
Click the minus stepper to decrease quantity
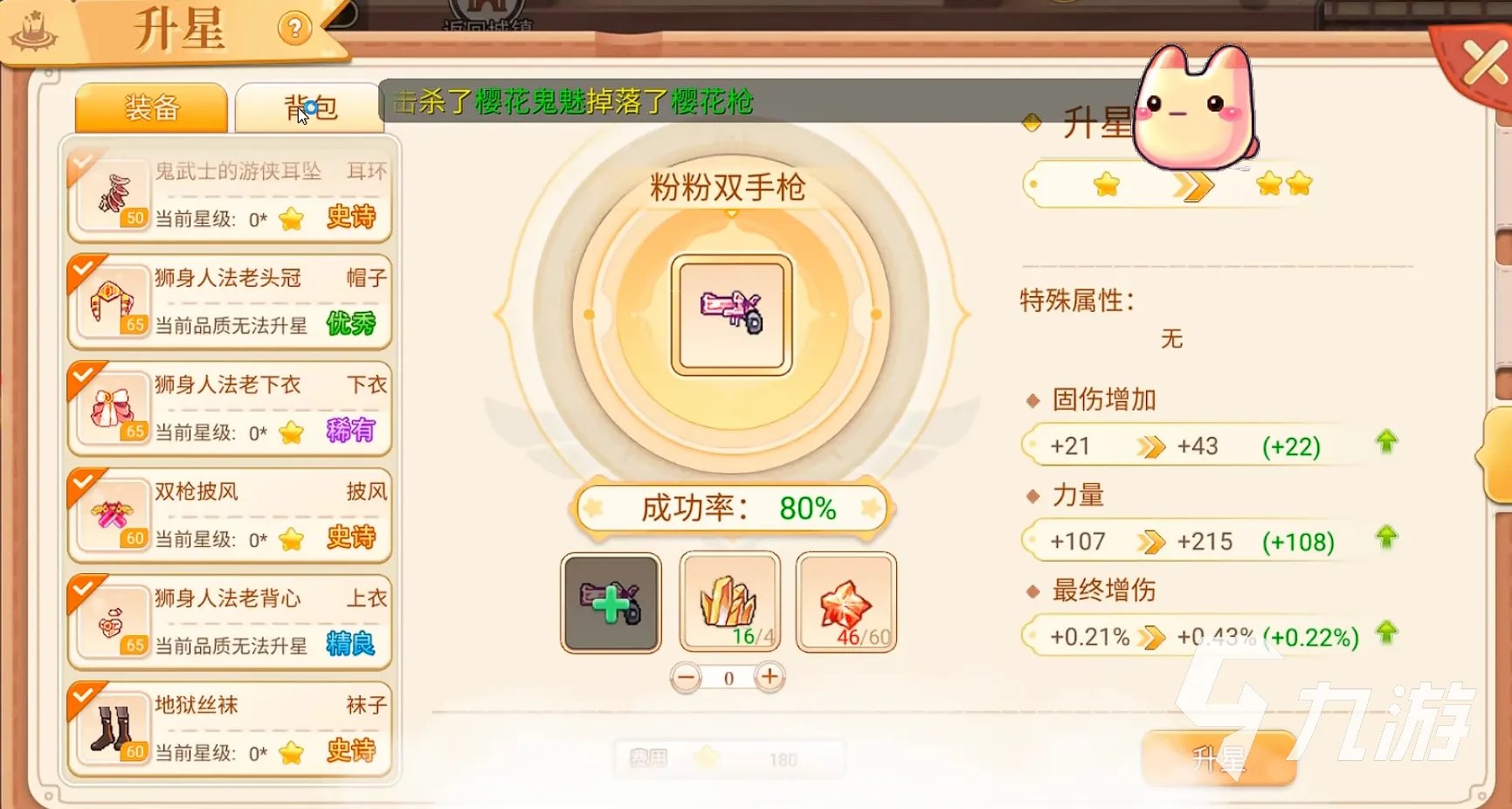pos(687,677)
